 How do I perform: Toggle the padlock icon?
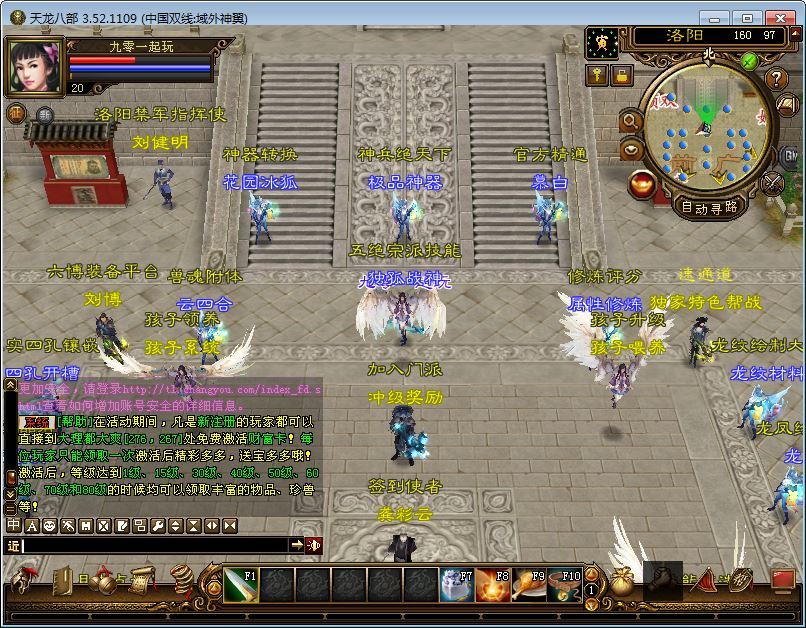[x=621, y=75]
